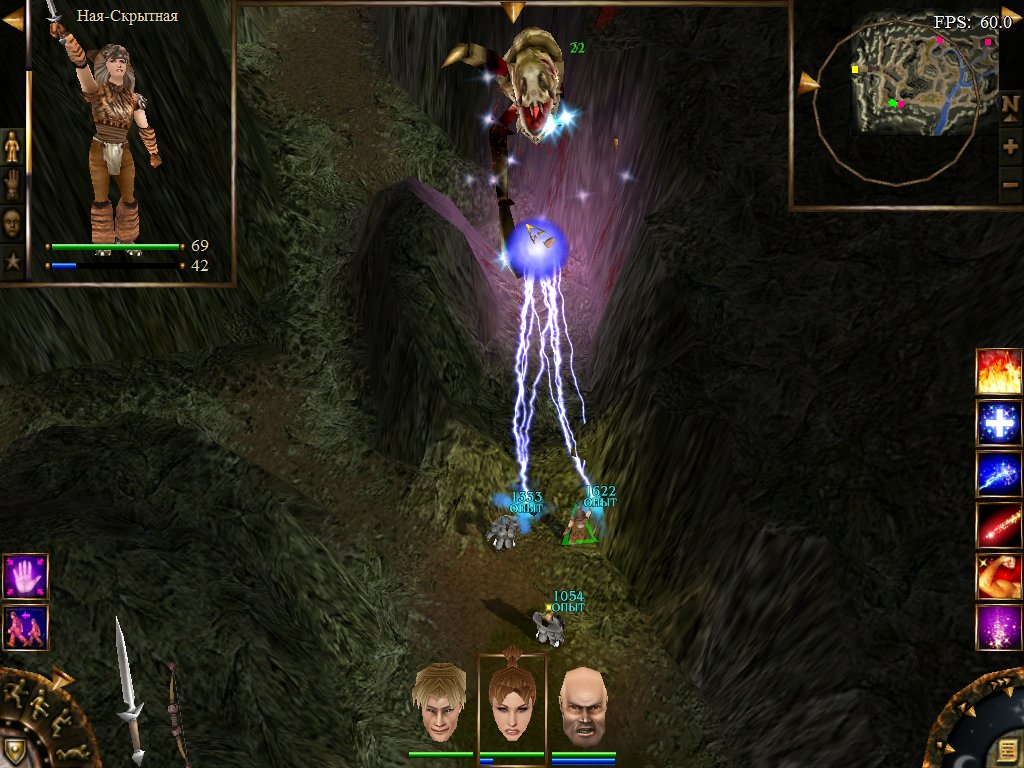Screen dimensions: 1024x768
Task: Cast the fire spell from the spell bar
Action: 998,371
